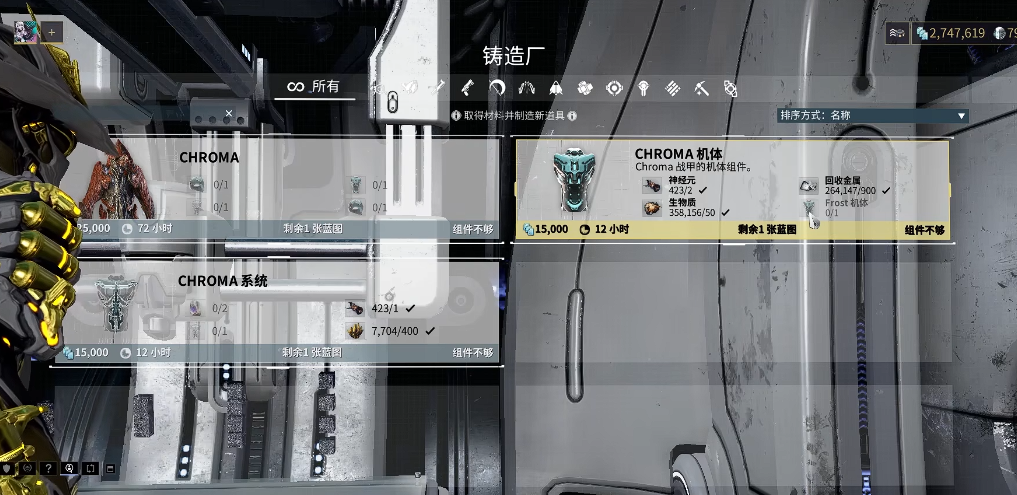Open the question mark help icon
Viewport: 1017px width, 495px height.
[x=48, y=468]
